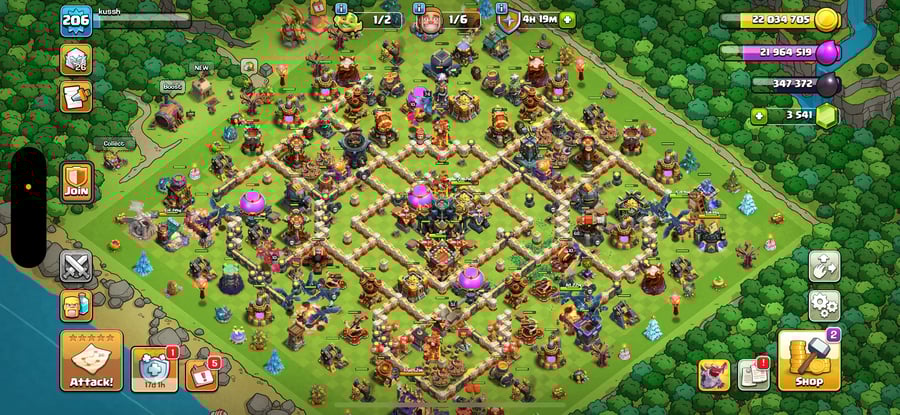Tap the Attack! button
This screenshot has width=900, height=415.
tap(91, 361)
